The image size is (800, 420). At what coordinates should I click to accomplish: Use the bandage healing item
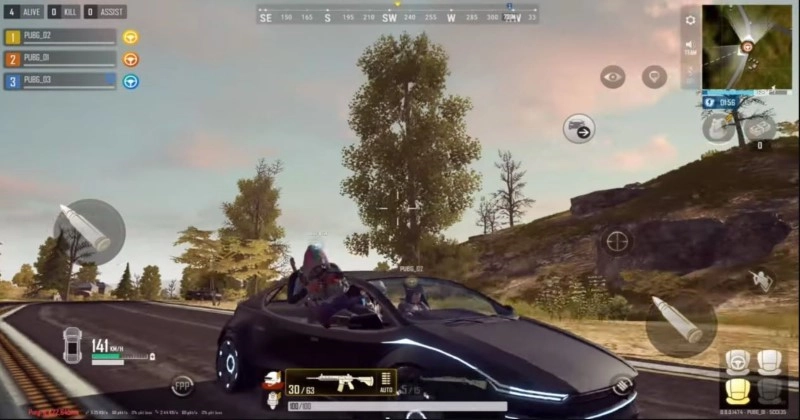point(759,127)
